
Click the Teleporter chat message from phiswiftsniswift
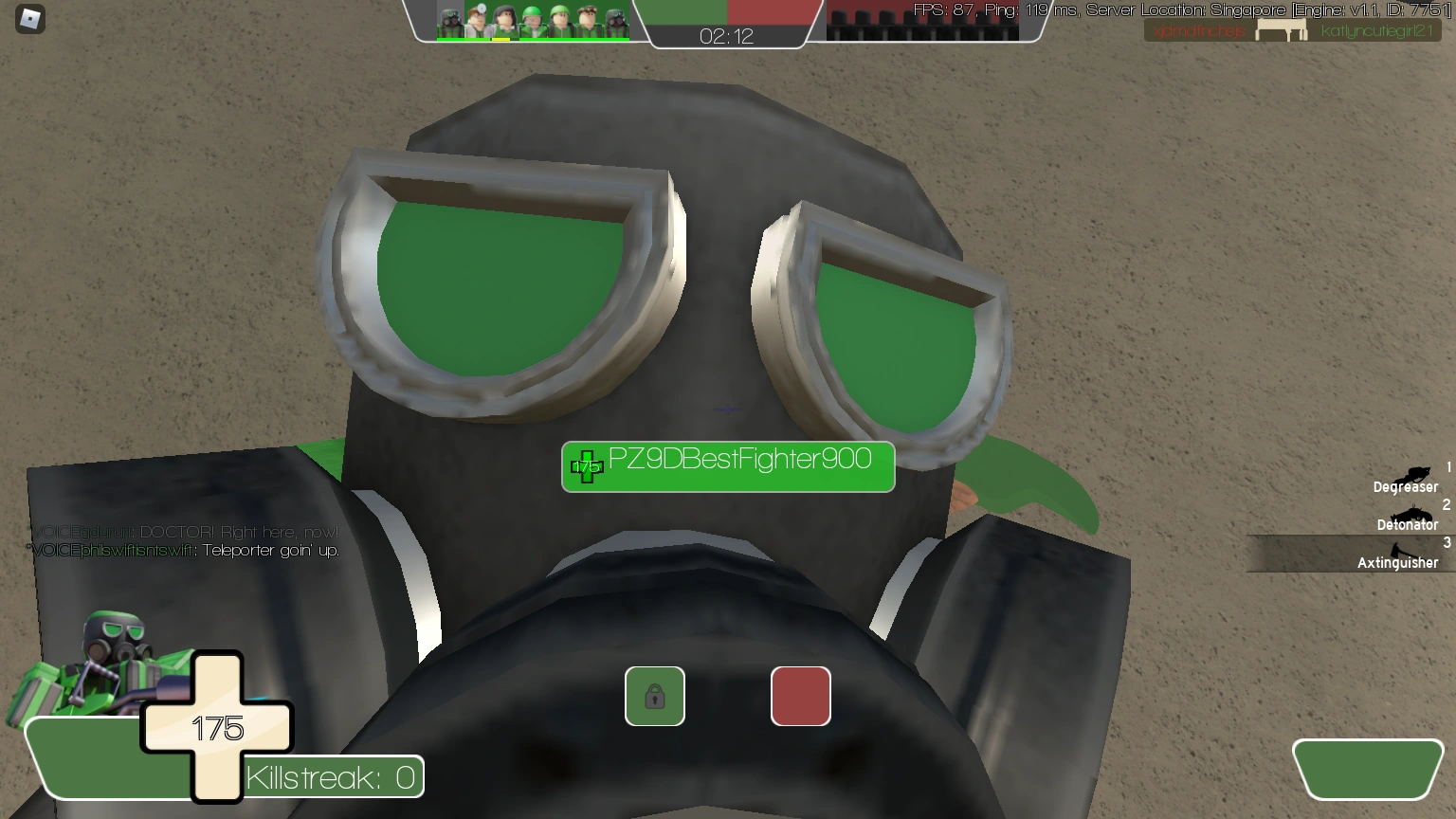pos(184,550)
